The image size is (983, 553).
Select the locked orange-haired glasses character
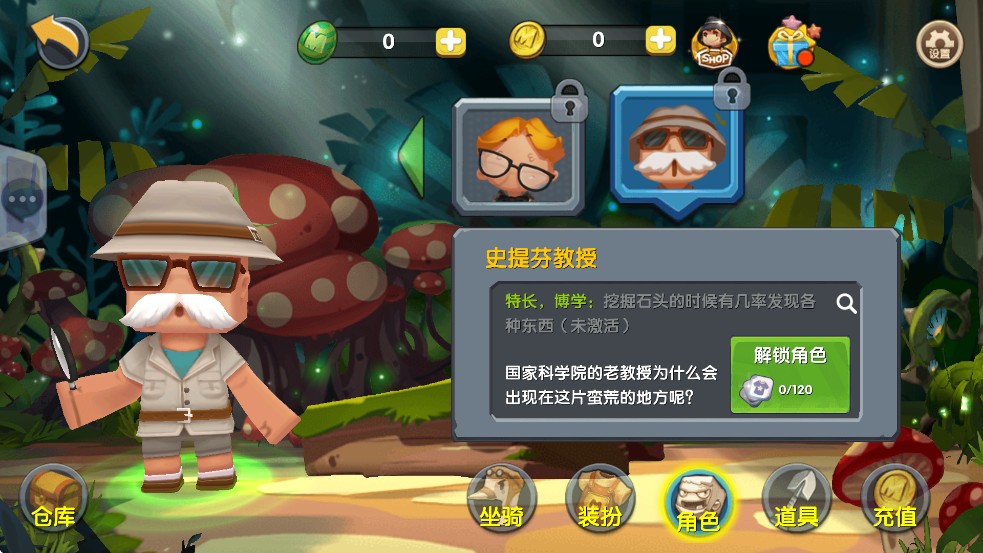pyautogui.click(x=517, y=155)
